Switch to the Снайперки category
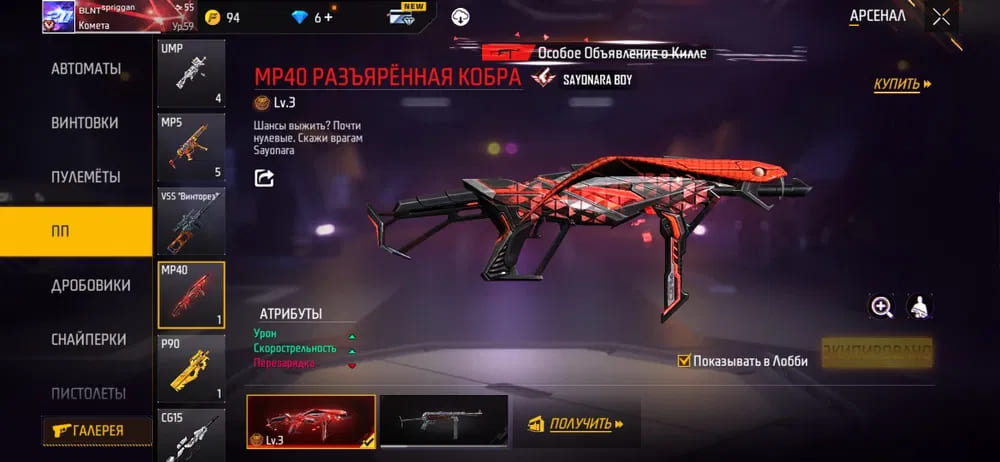This screenshot has width=1000, height=462. [86, 339]
